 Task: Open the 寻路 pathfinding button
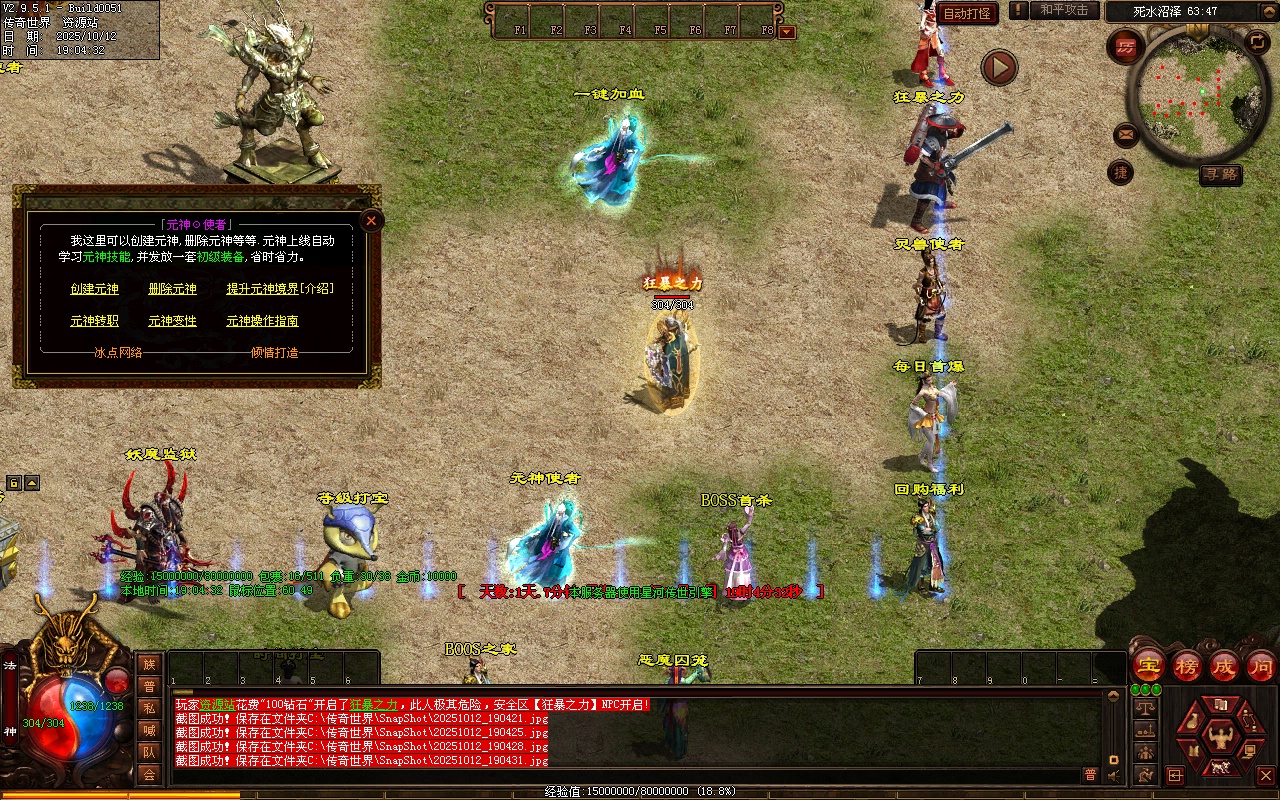pos(1220,175)
